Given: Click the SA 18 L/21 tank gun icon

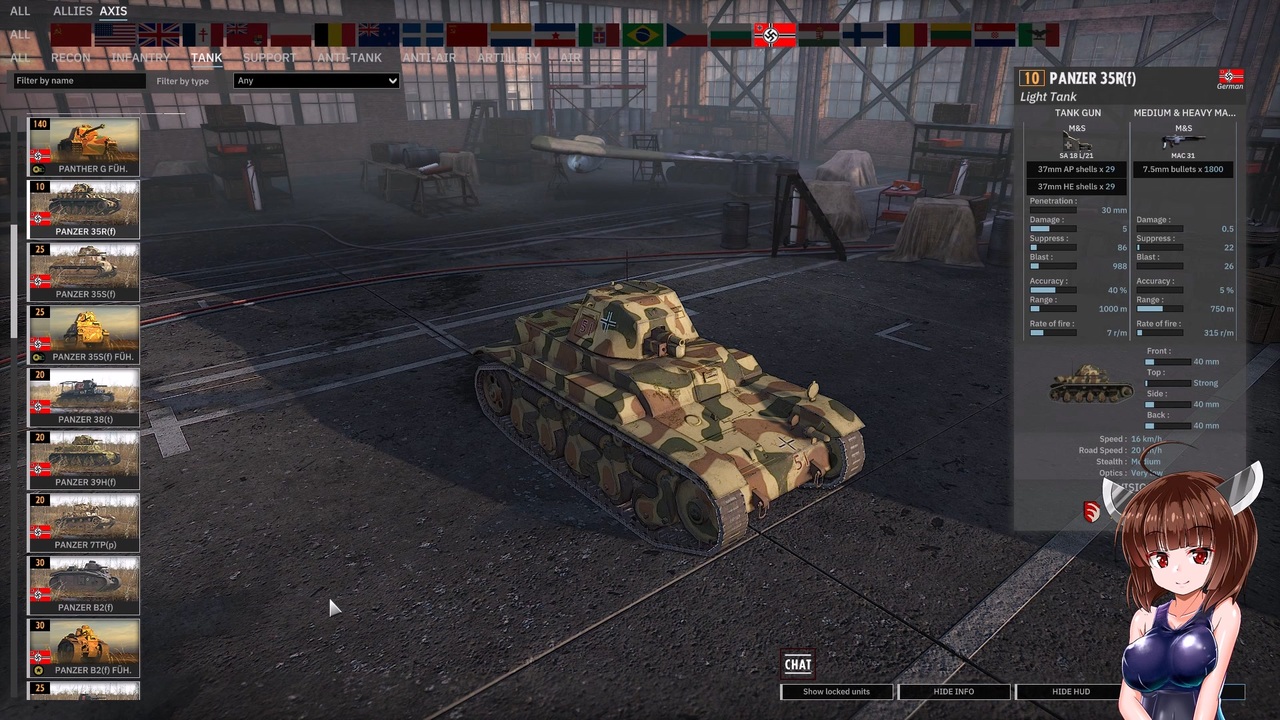Looking at the screenshot, I should (1076, 142).
